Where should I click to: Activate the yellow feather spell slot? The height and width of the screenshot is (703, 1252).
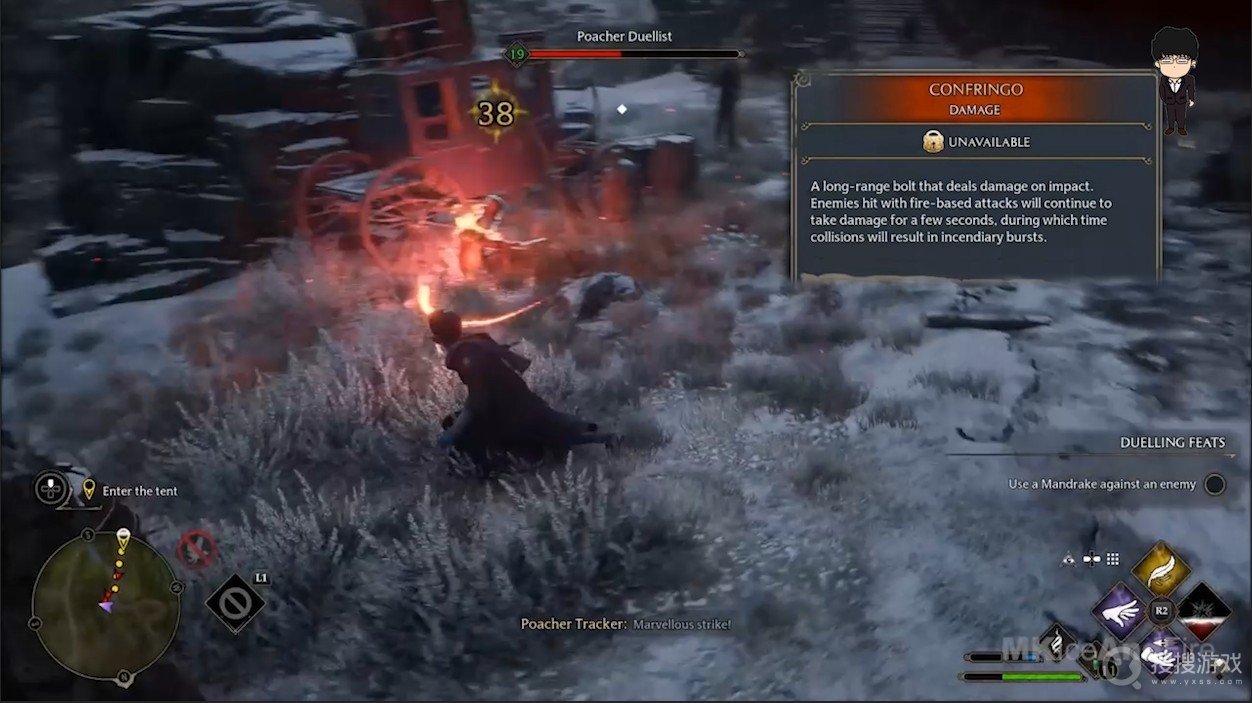pyautogui.click(x=1160, y=570)
